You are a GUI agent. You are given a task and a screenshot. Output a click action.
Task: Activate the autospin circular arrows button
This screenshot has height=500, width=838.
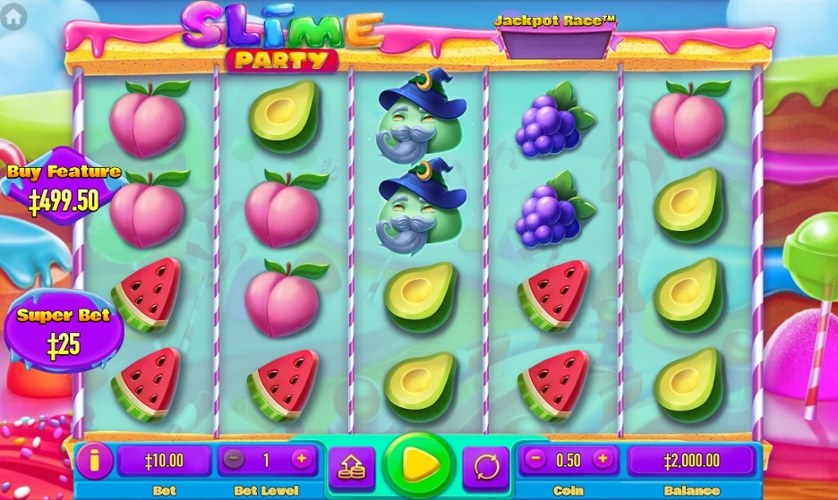click(486, 465)
